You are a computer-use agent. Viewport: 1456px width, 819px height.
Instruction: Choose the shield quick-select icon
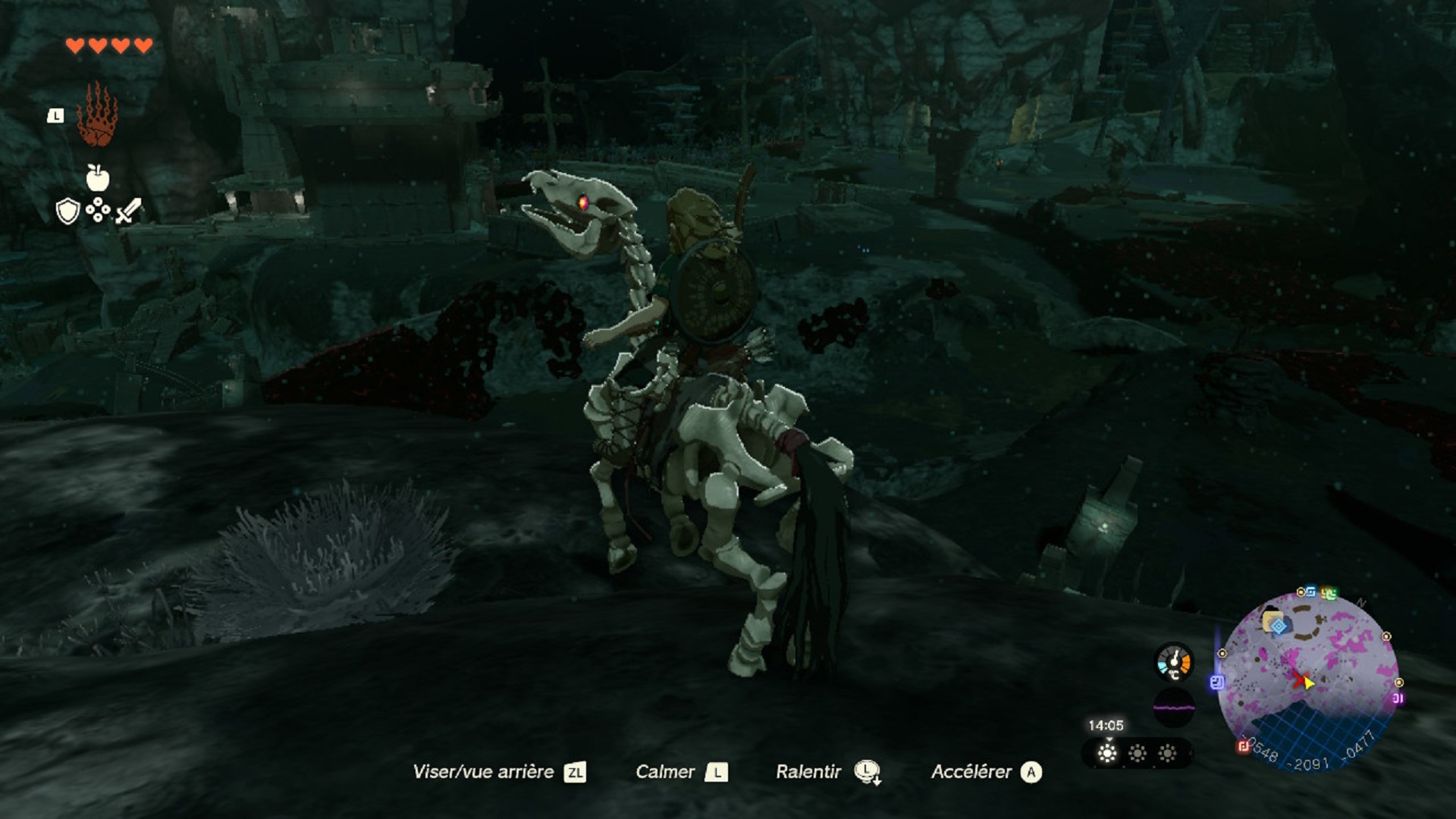67,212
